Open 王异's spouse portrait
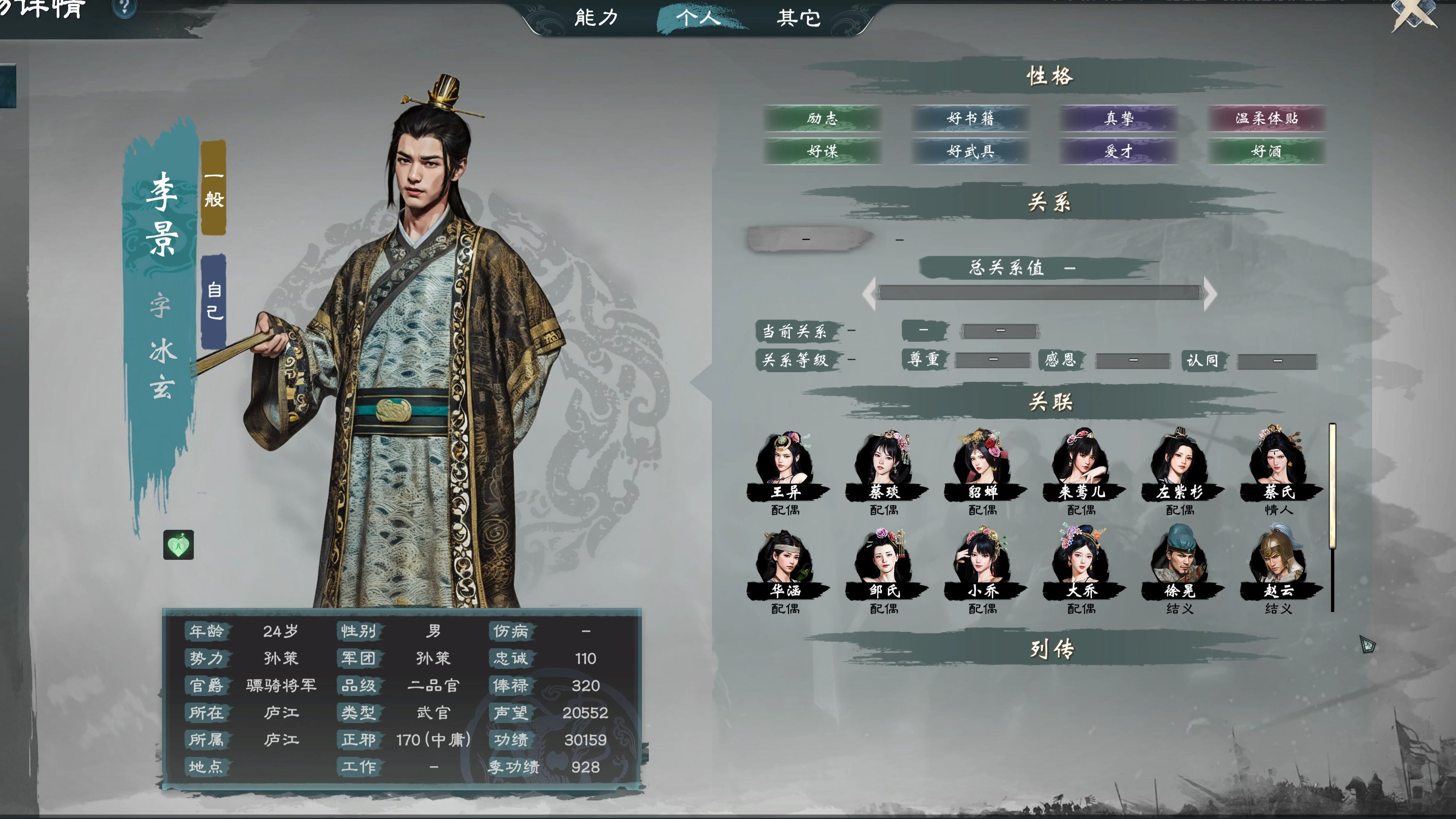The height and width of the screenshot is (819, 1456). click(785, 464)
